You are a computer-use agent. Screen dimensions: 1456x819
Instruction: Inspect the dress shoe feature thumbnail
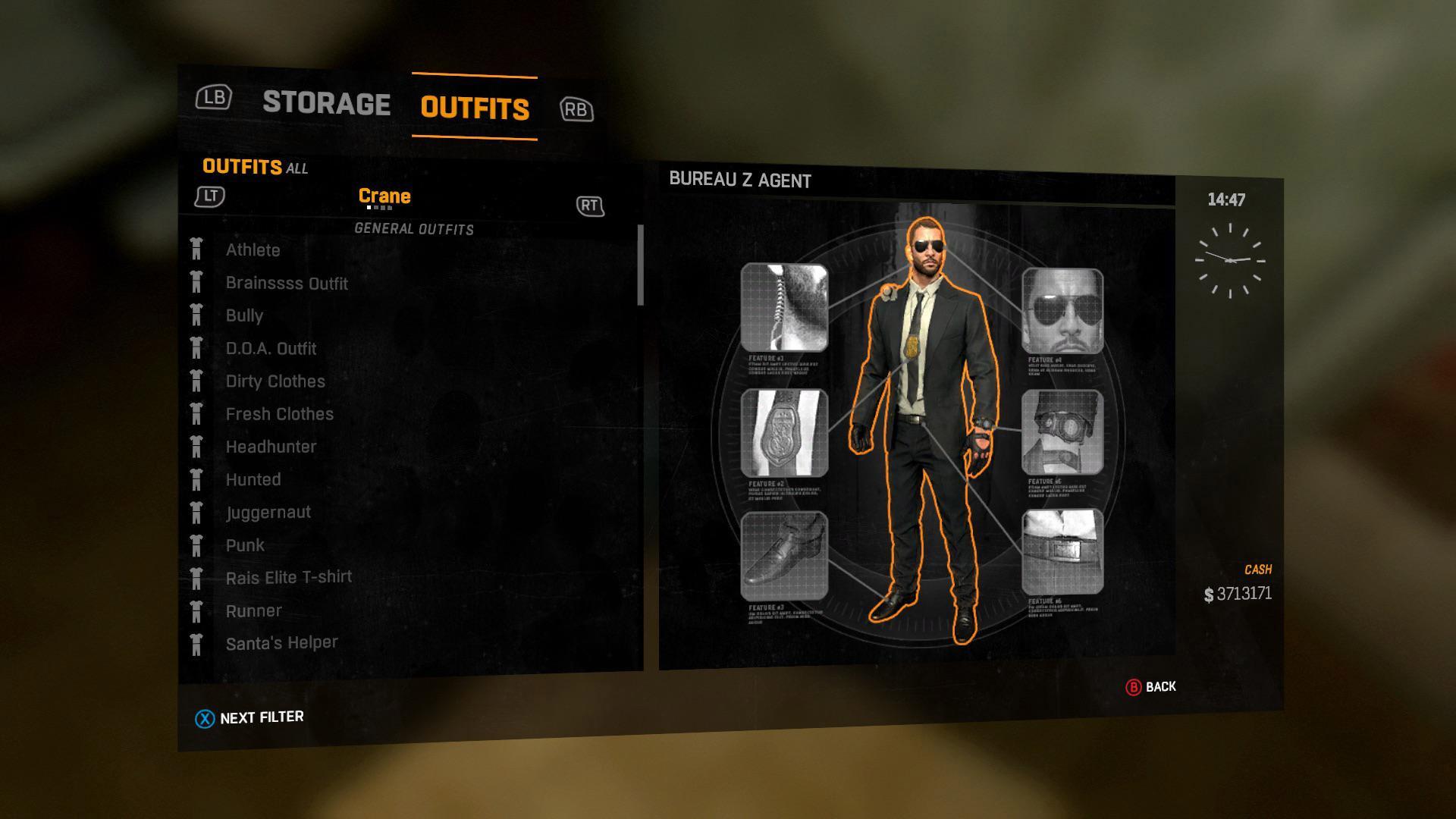[784, 556]
